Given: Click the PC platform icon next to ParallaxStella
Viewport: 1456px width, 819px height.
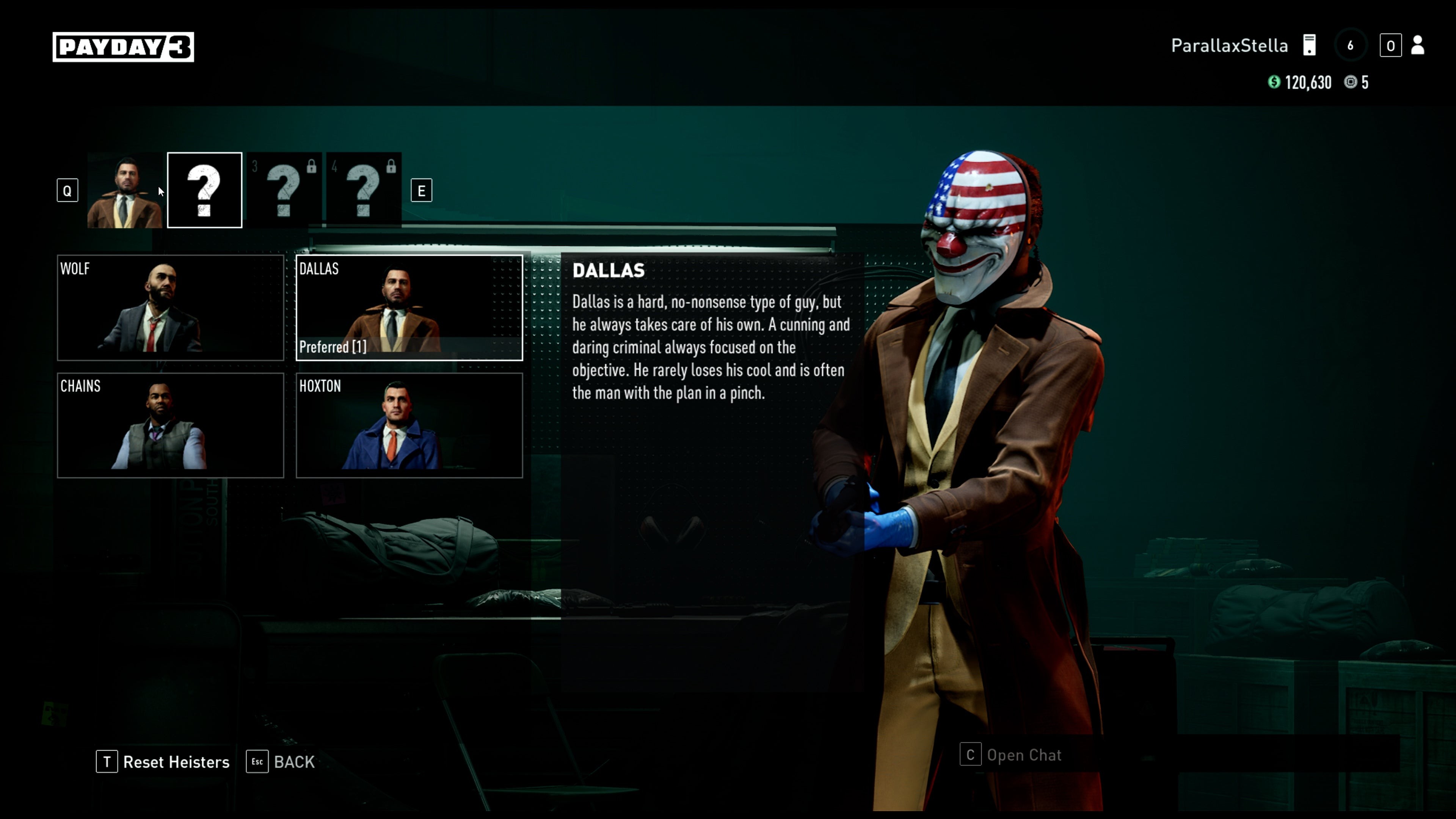Looking at the screenshot, I should pos(1310,45).
